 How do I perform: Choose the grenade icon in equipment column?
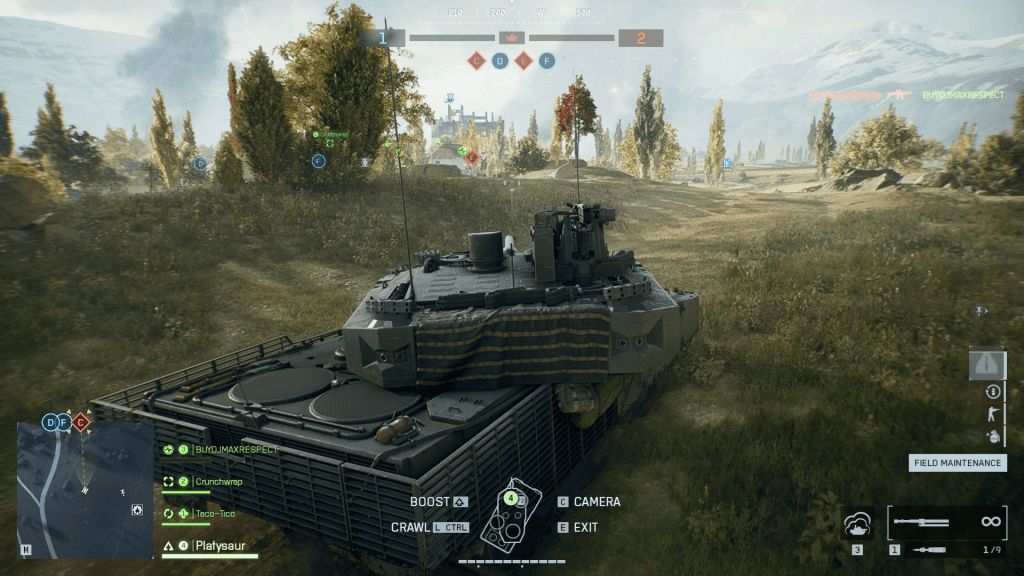(x=993, y=436)
